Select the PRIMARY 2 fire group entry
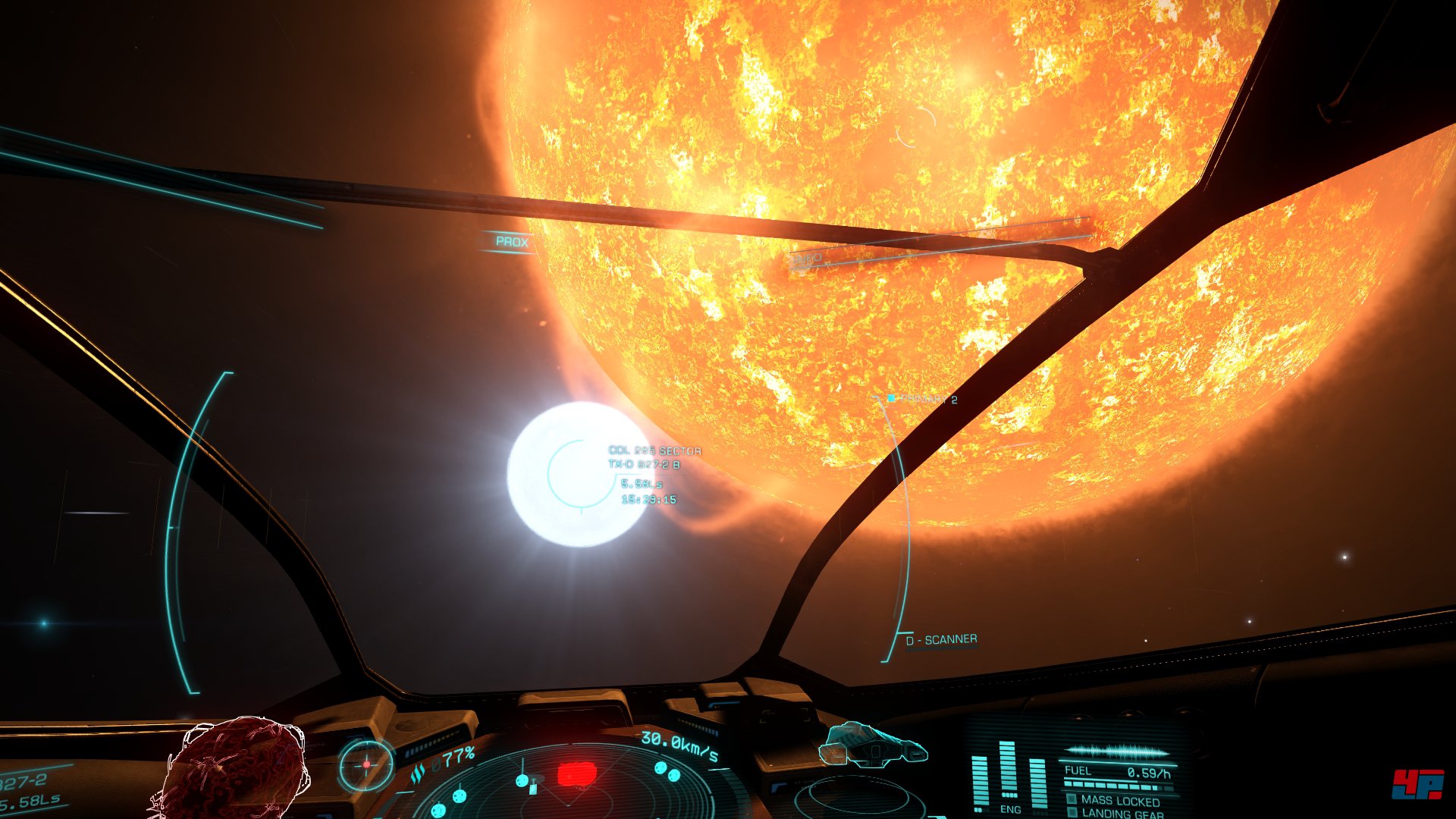1456x819 pixels. (927, 399)
